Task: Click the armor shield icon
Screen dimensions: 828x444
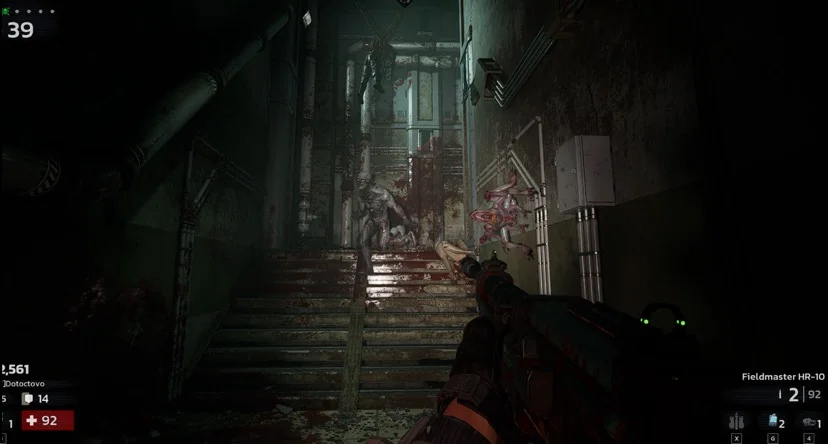Action: tap(28, 398)
